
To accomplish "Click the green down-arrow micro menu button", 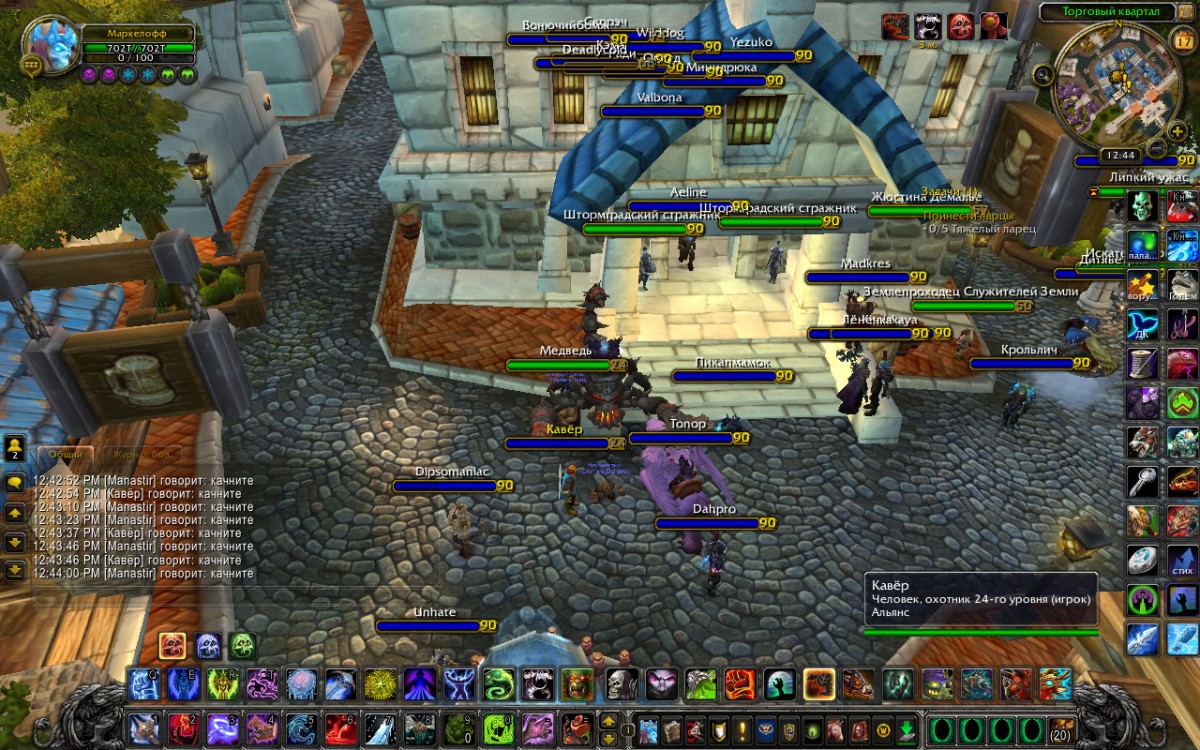I will click(907, 727).
